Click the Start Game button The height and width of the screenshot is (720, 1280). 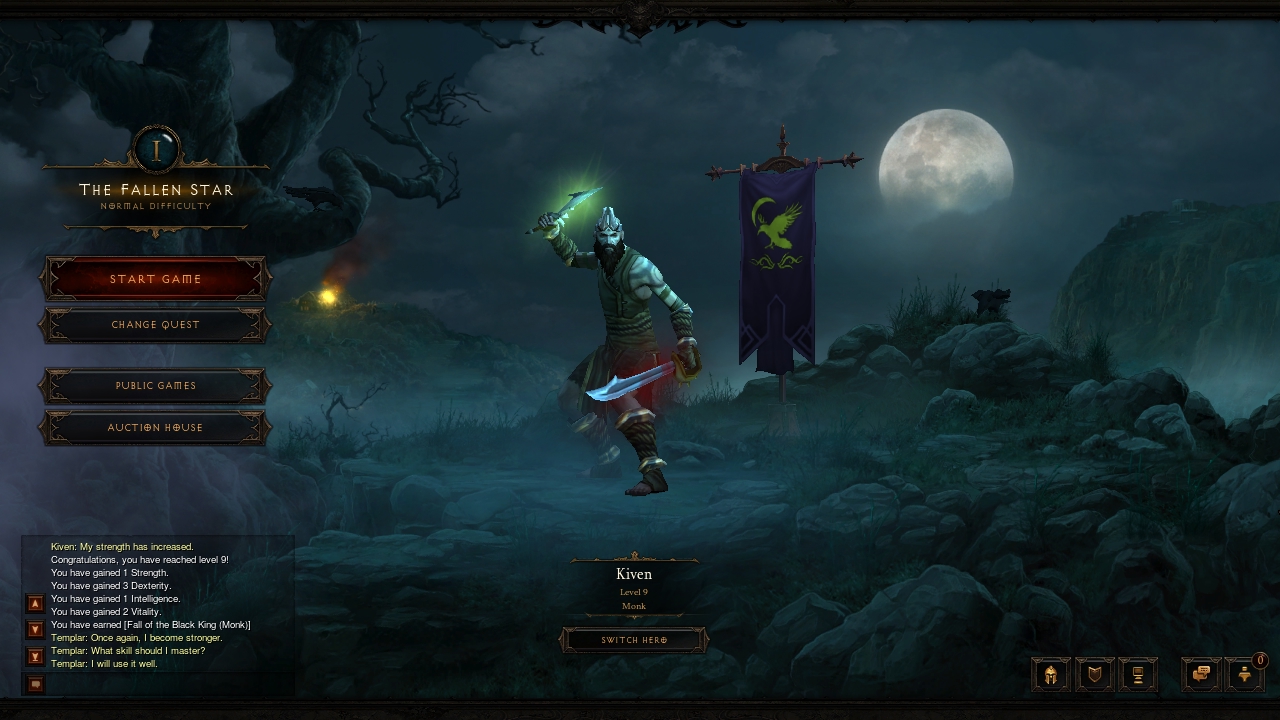(x=155, y=279)
